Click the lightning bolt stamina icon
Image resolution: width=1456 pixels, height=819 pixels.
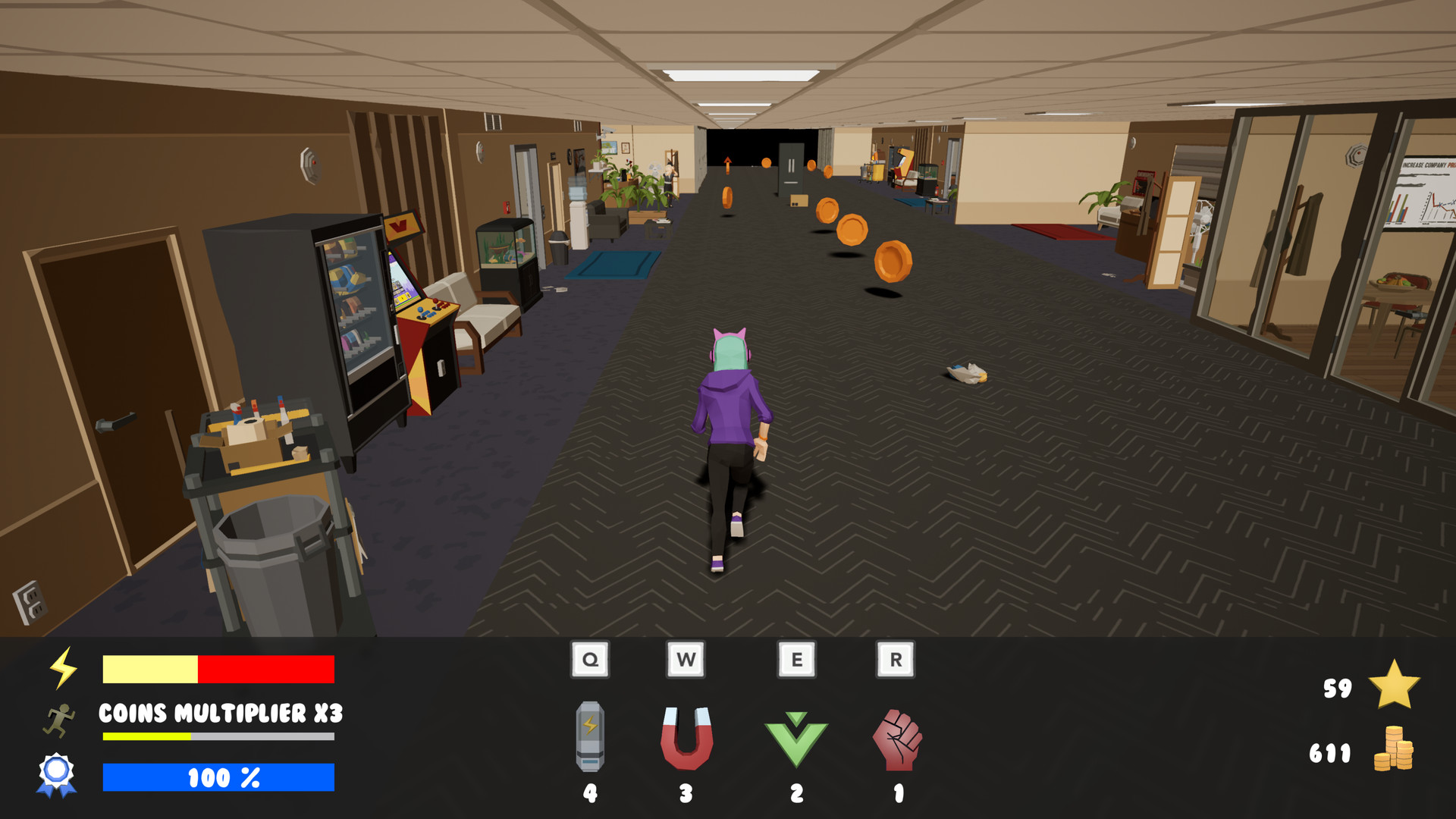62,669
